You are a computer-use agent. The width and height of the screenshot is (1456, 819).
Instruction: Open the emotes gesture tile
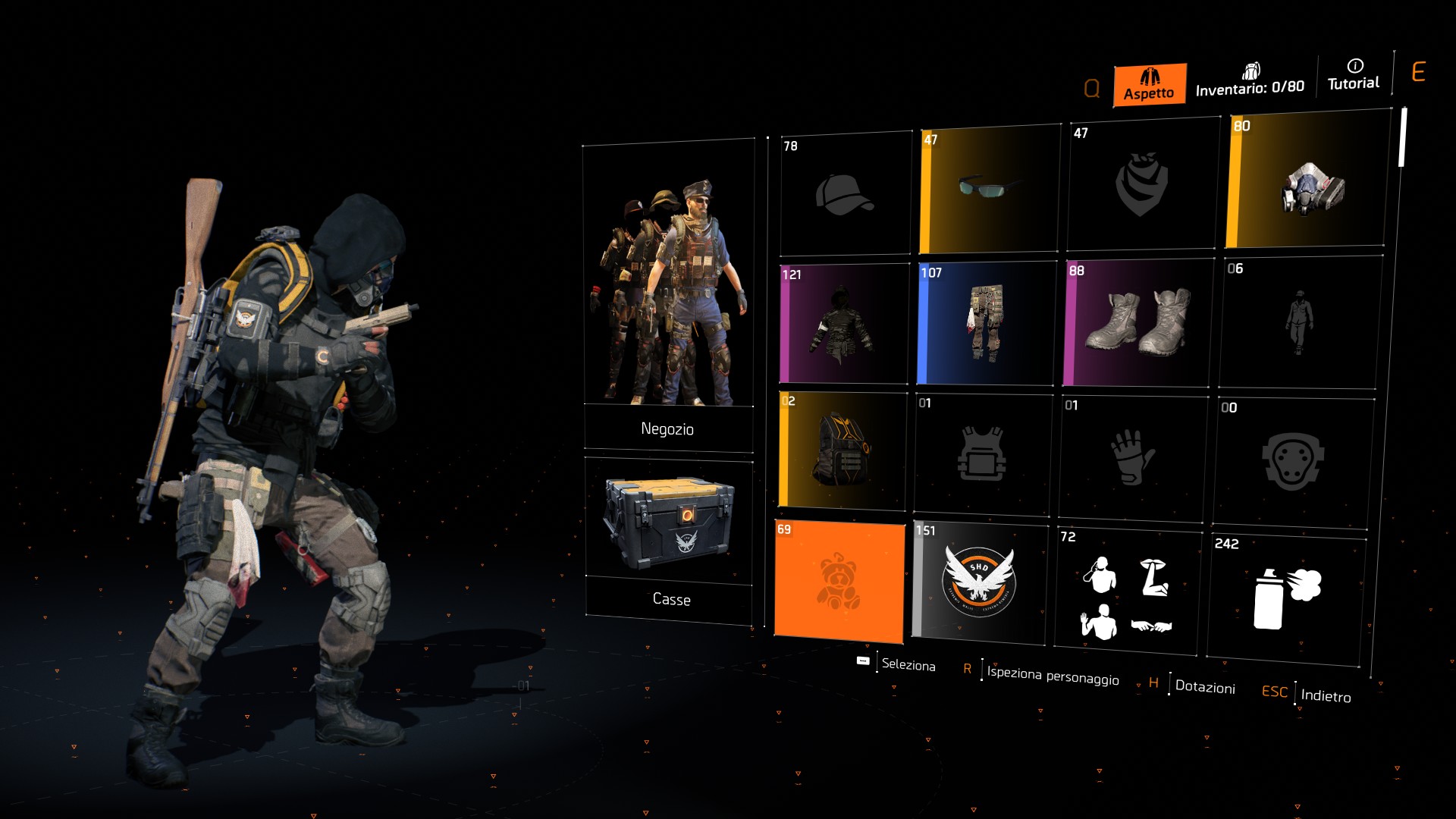[x=1127, y=591]
